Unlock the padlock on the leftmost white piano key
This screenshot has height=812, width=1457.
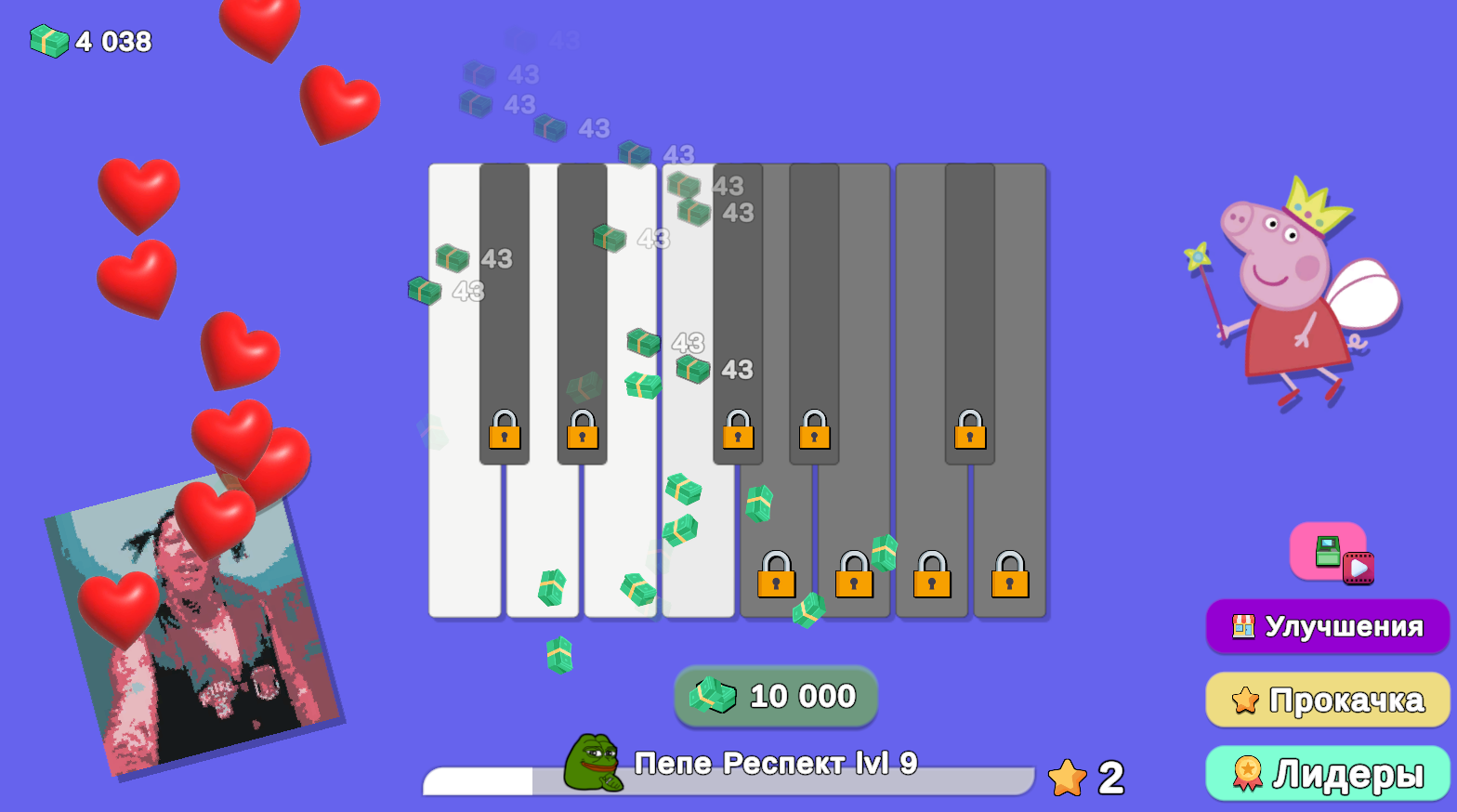(x=505, y=434)
